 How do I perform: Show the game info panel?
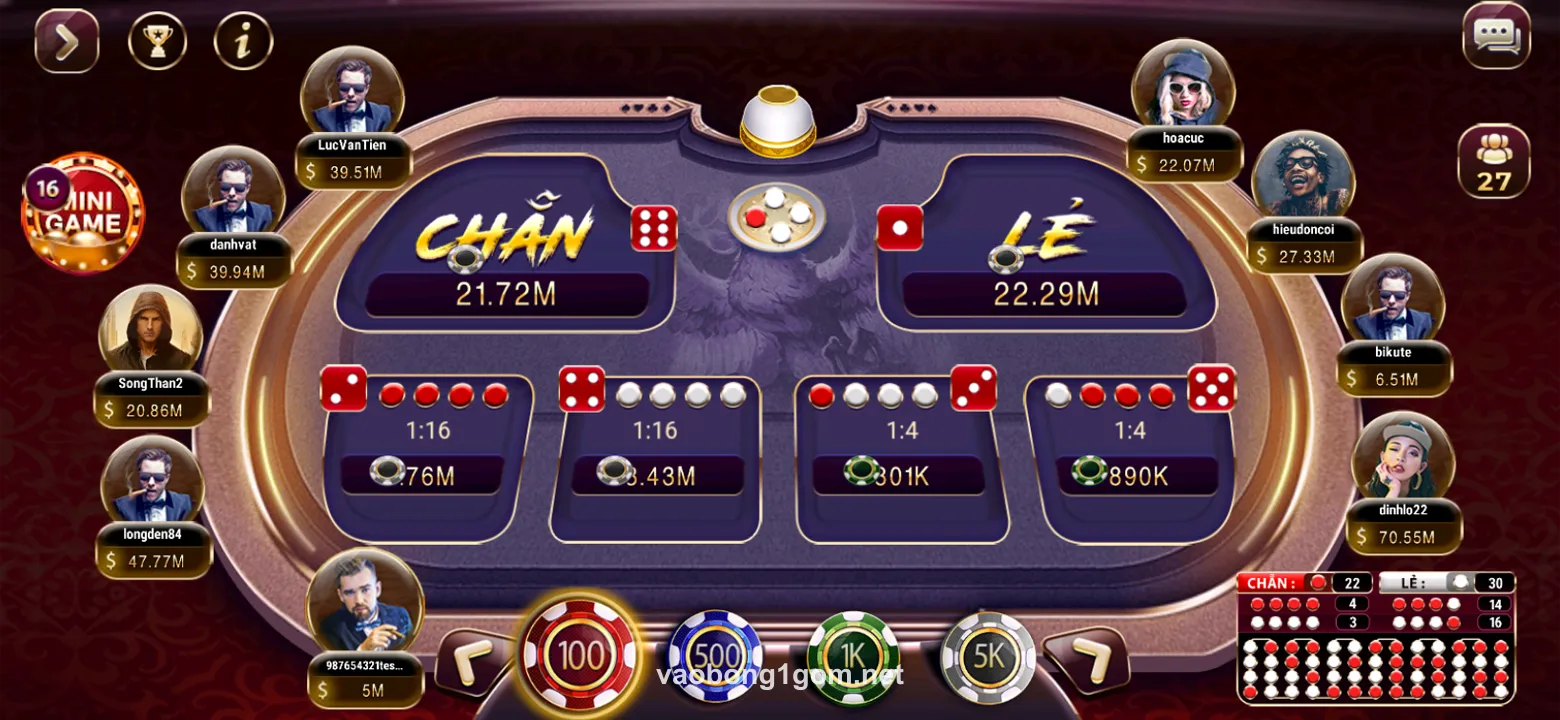tap(243, 41)
